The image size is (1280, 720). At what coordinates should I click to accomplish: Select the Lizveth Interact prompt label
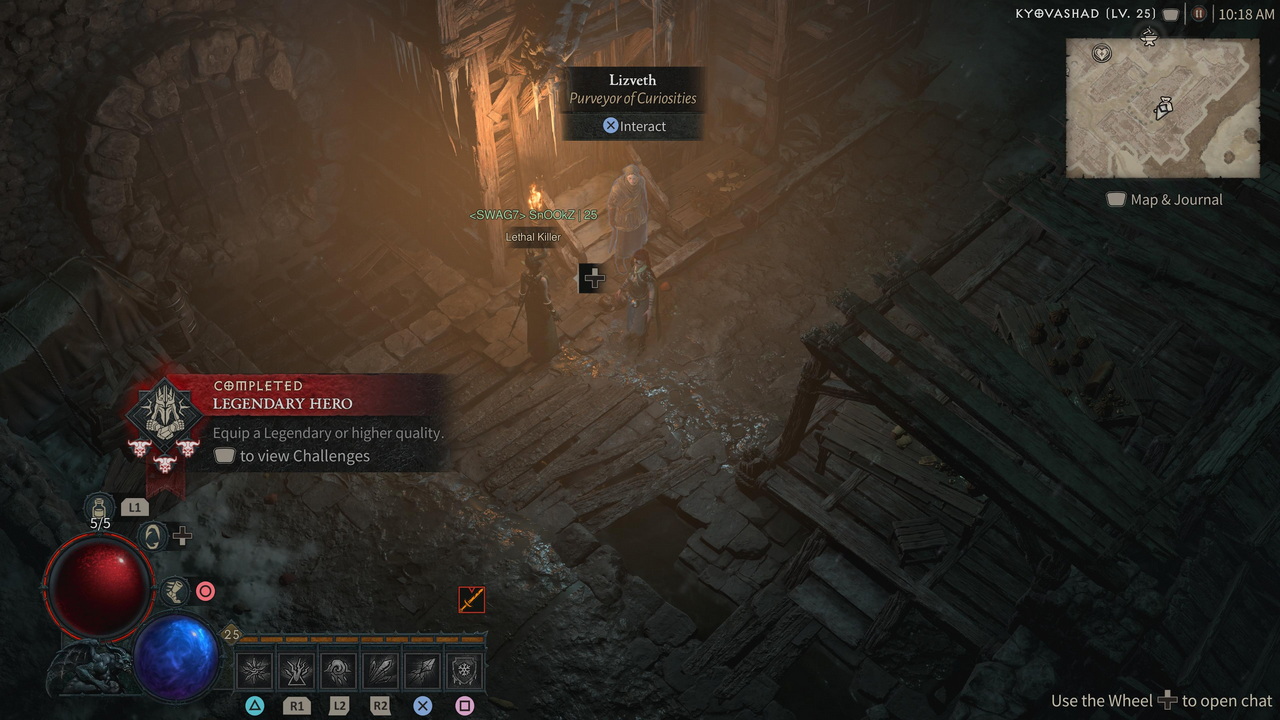[x=633, y=126]
